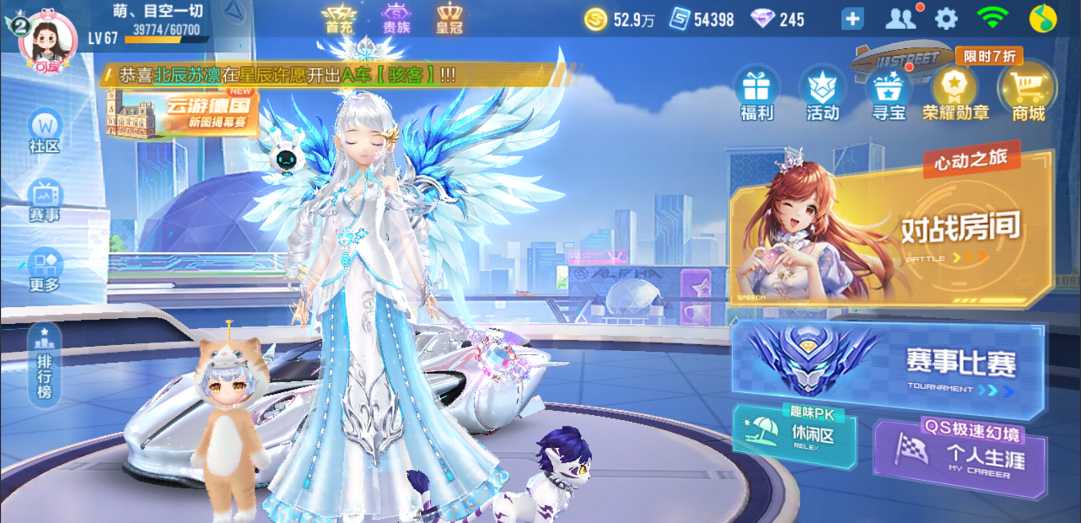Open the 活动 events menu
Viewport: 1081px width, 523px height.
[822, 92]
